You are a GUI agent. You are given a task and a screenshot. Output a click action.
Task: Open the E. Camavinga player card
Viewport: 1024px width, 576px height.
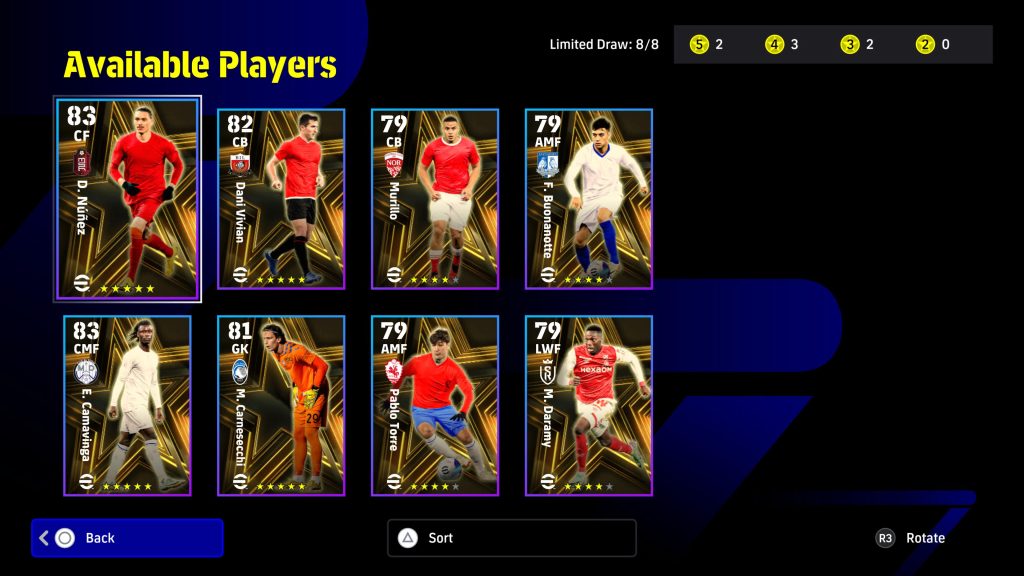pos(127,405)
